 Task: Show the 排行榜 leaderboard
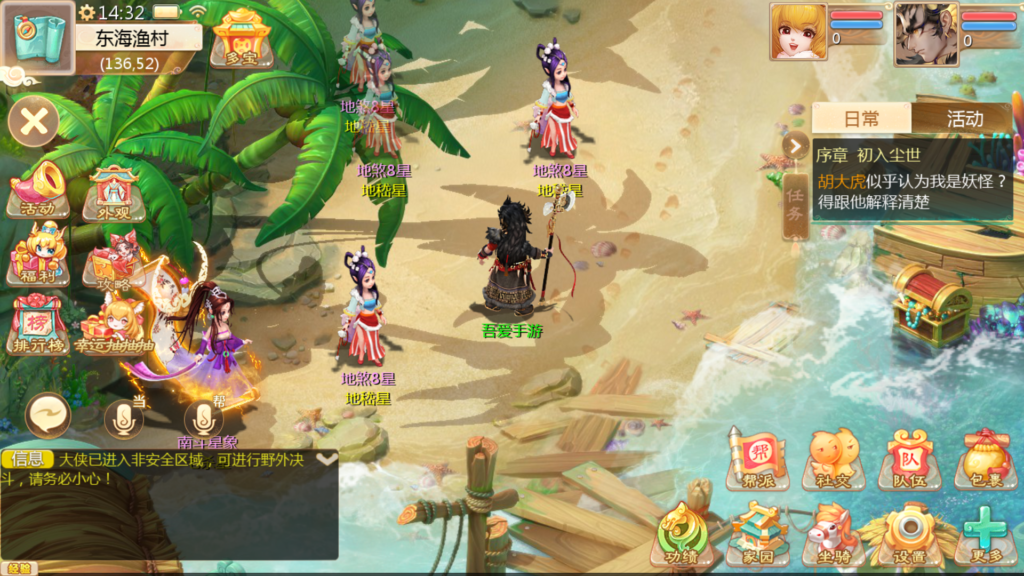tap(38, 322)
